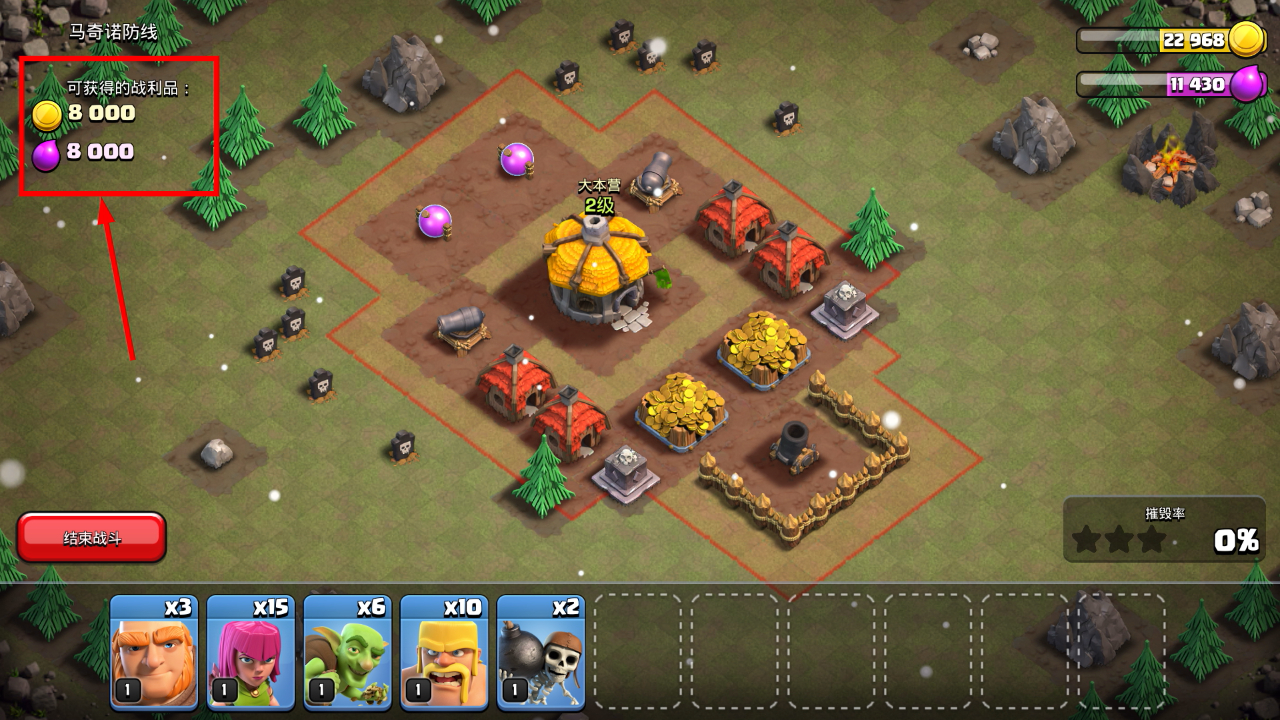Select the Barbarian troop card
This screenshot has width=1280, height=720.
tap(444, 652)
